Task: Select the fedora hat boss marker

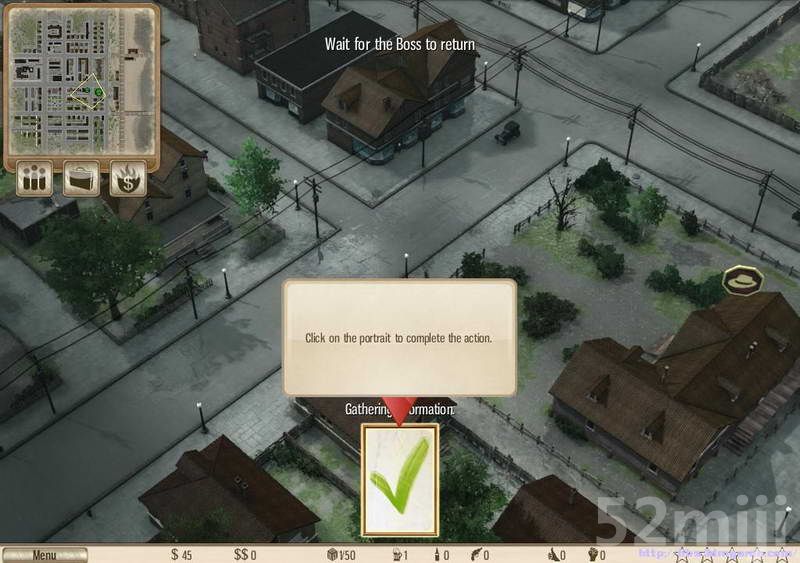Action: (743, 281)
